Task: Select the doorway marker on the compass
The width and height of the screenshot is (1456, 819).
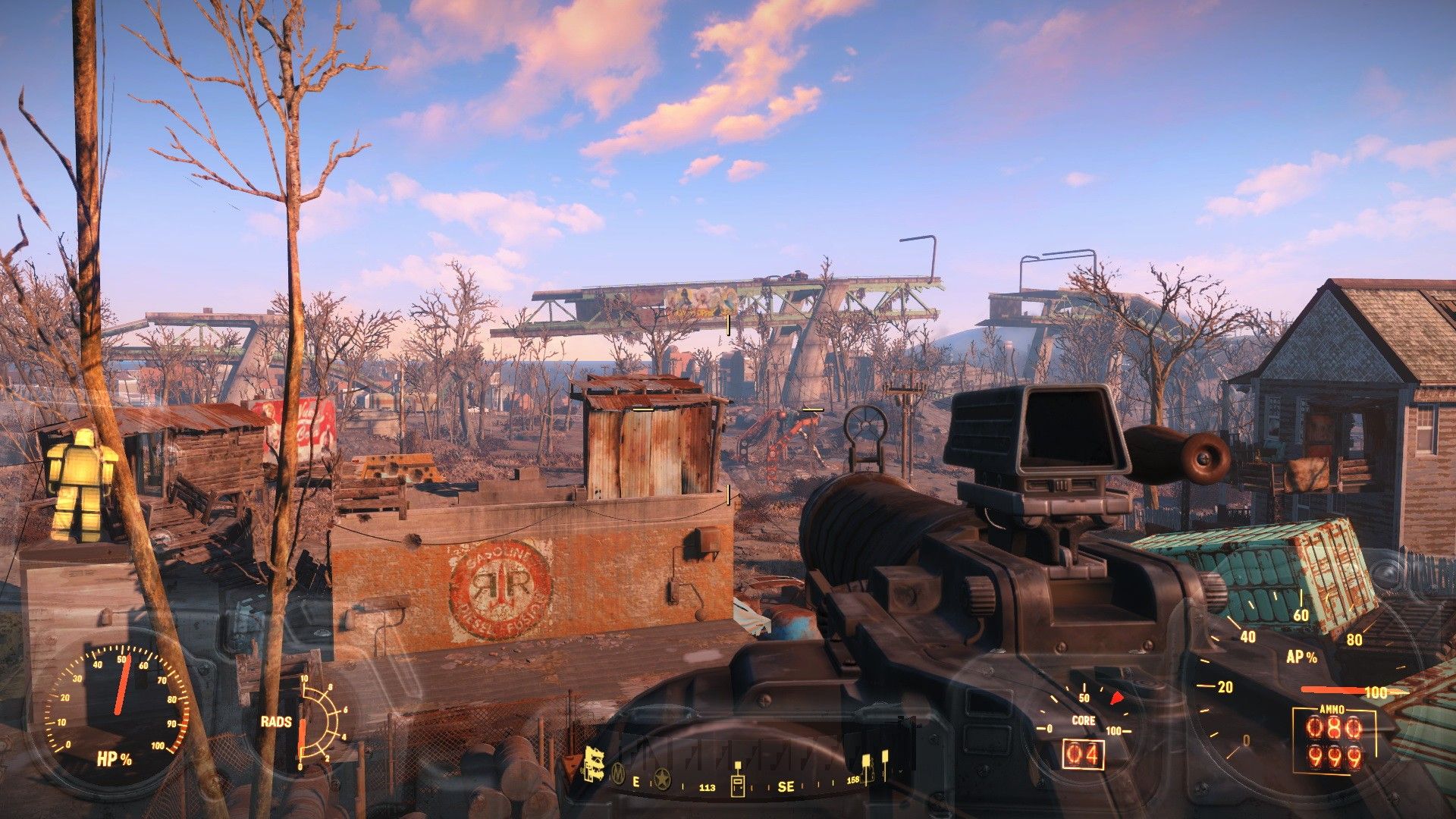Action: (737, 786)
